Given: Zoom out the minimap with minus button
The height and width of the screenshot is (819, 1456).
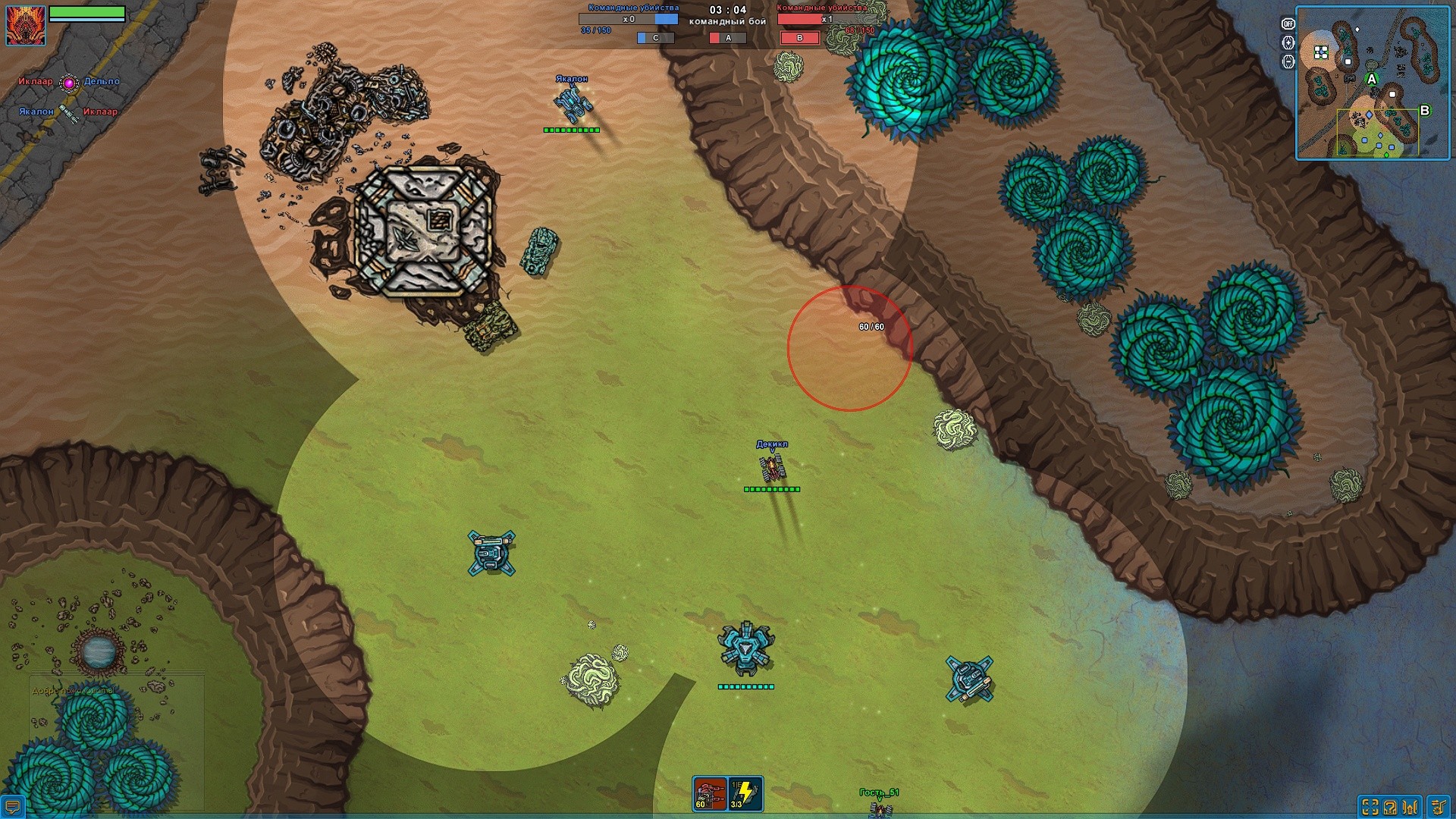Looking at the screenshot, I should click(x=1288, y=61).
